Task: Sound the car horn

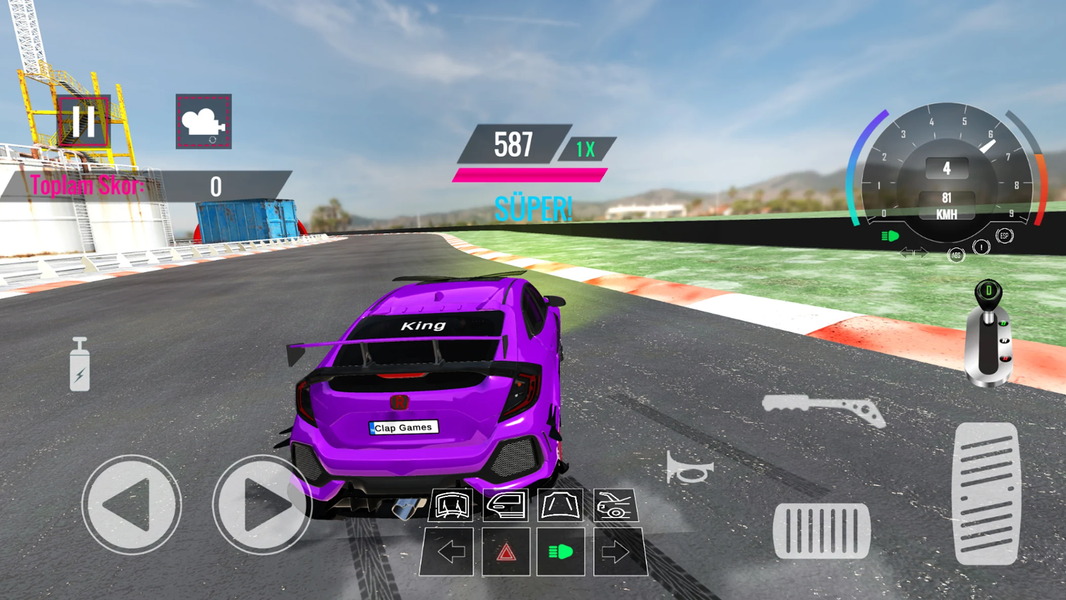Action: pos(690,467)
